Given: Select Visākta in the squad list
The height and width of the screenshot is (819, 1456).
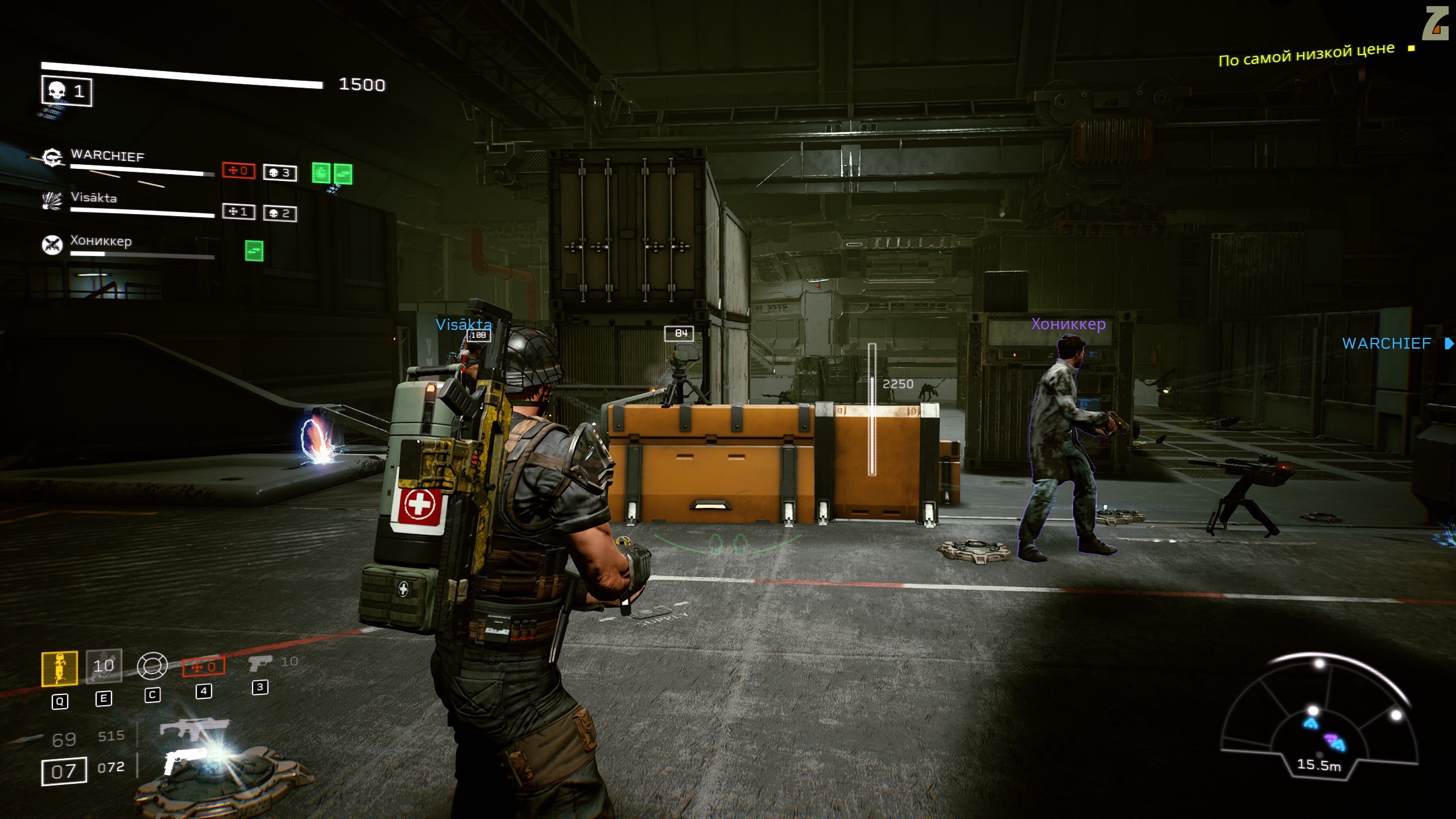Looking at the screenshot, I should 94,198.
